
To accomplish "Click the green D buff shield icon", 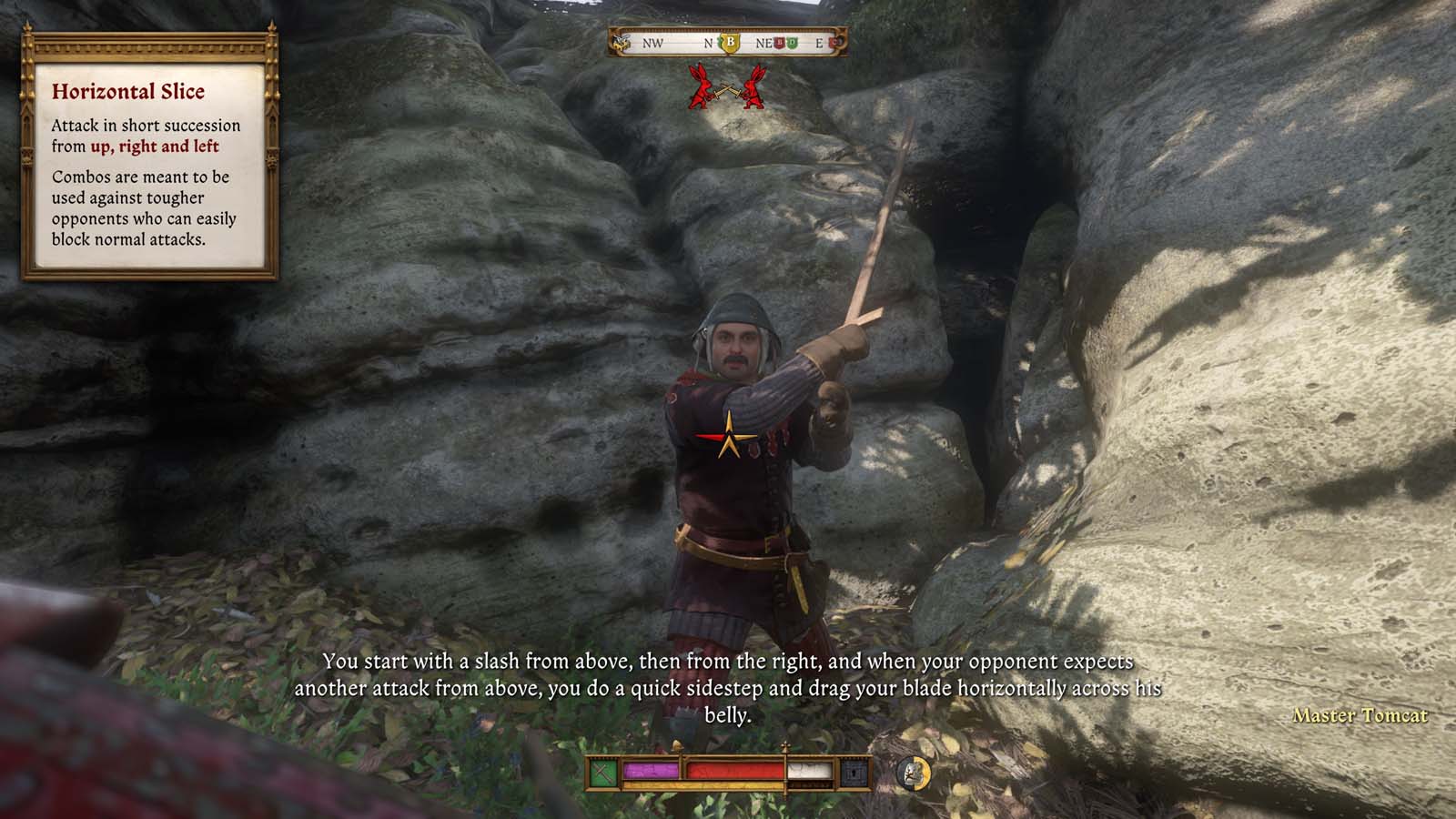I will pos(791,44).
